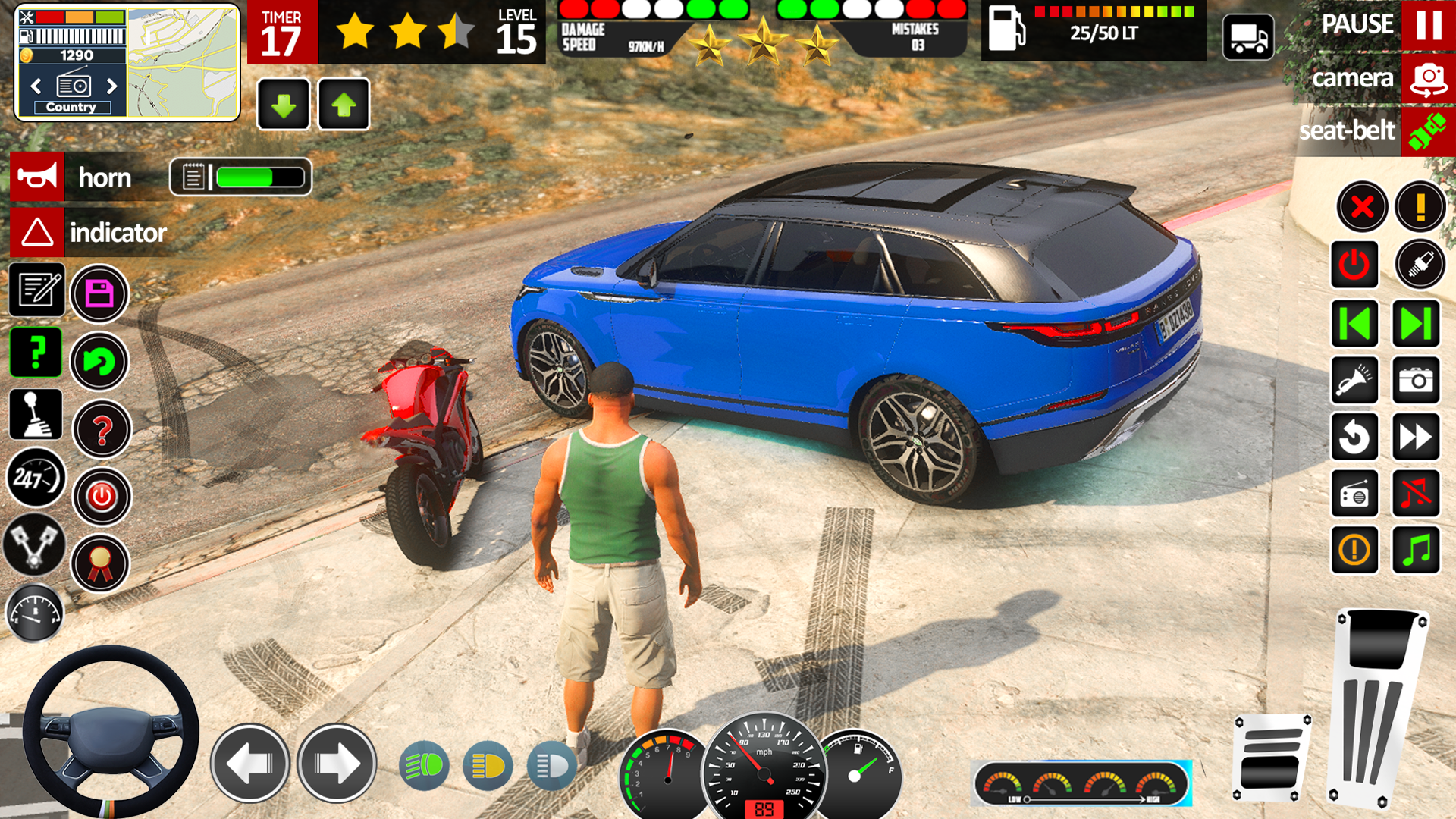This screenshot has width=1456, height=819.
Task: Steer right with the right arrow button
Action: [x=337, y=763]
